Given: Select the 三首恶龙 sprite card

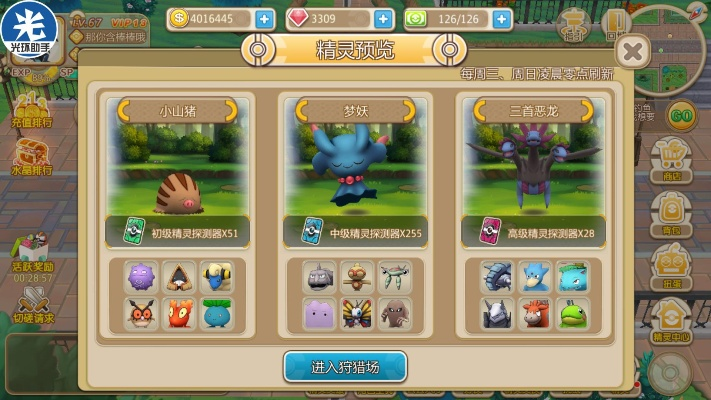Looking at the screenshot, I should pyautogui.click(x=534, y=170).
